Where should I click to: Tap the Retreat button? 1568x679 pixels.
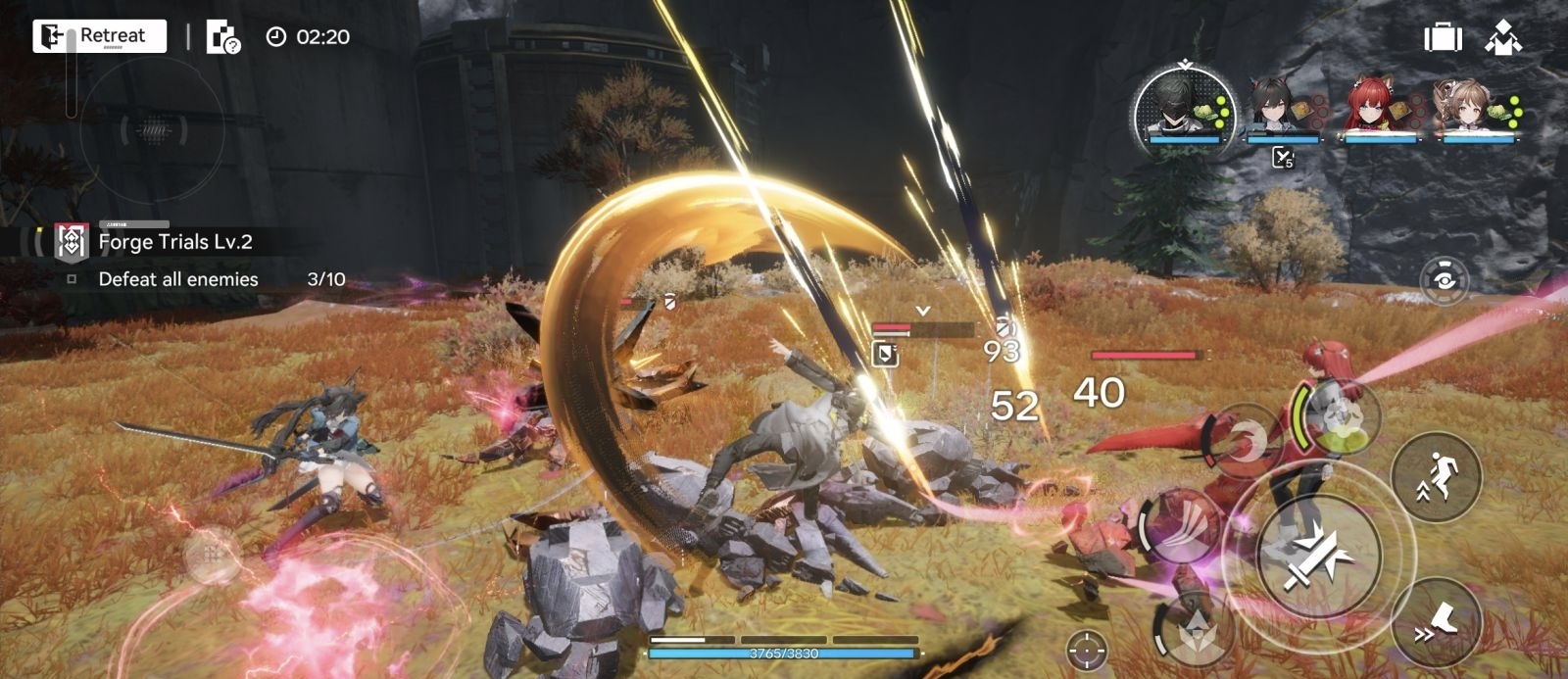99,36
